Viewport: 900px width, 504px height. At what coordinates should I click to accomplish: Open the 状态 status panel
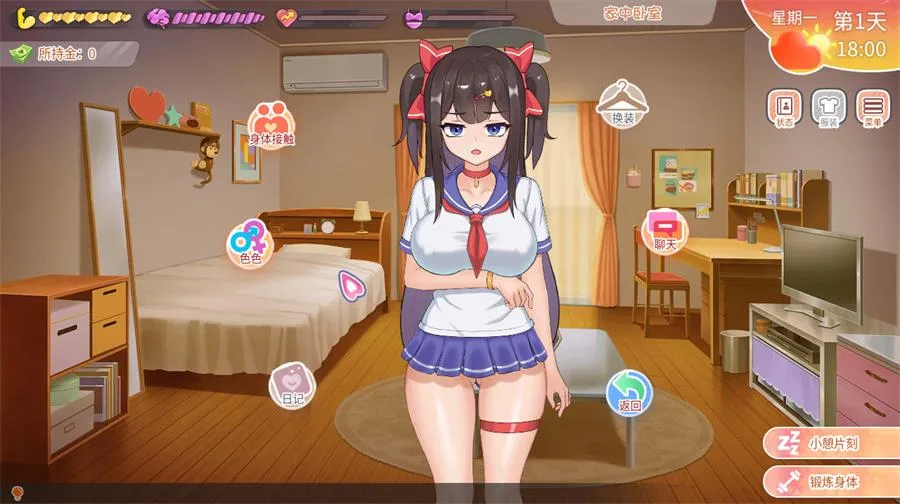point(784,108)
